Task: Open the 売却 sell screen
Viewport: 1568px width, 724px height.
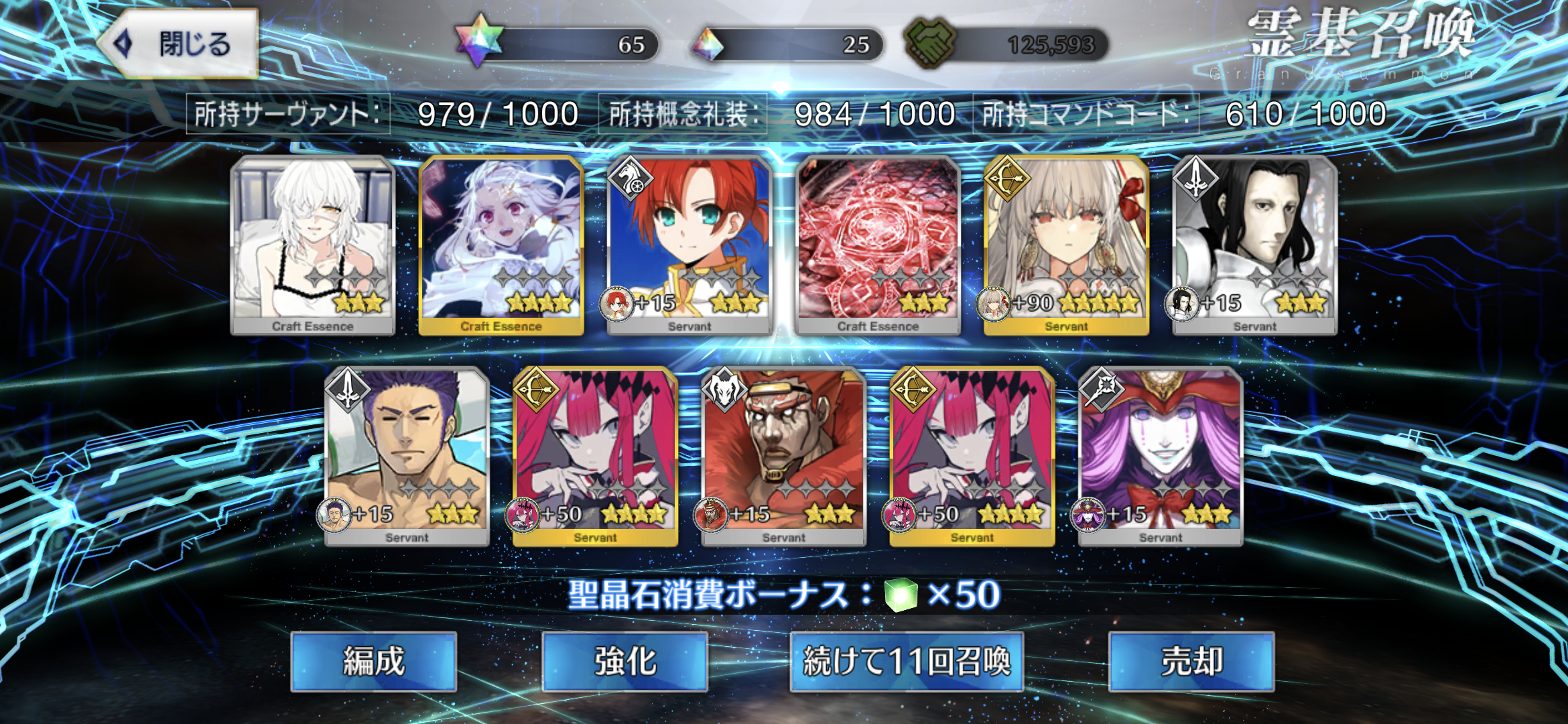Action: point(1191,662)
